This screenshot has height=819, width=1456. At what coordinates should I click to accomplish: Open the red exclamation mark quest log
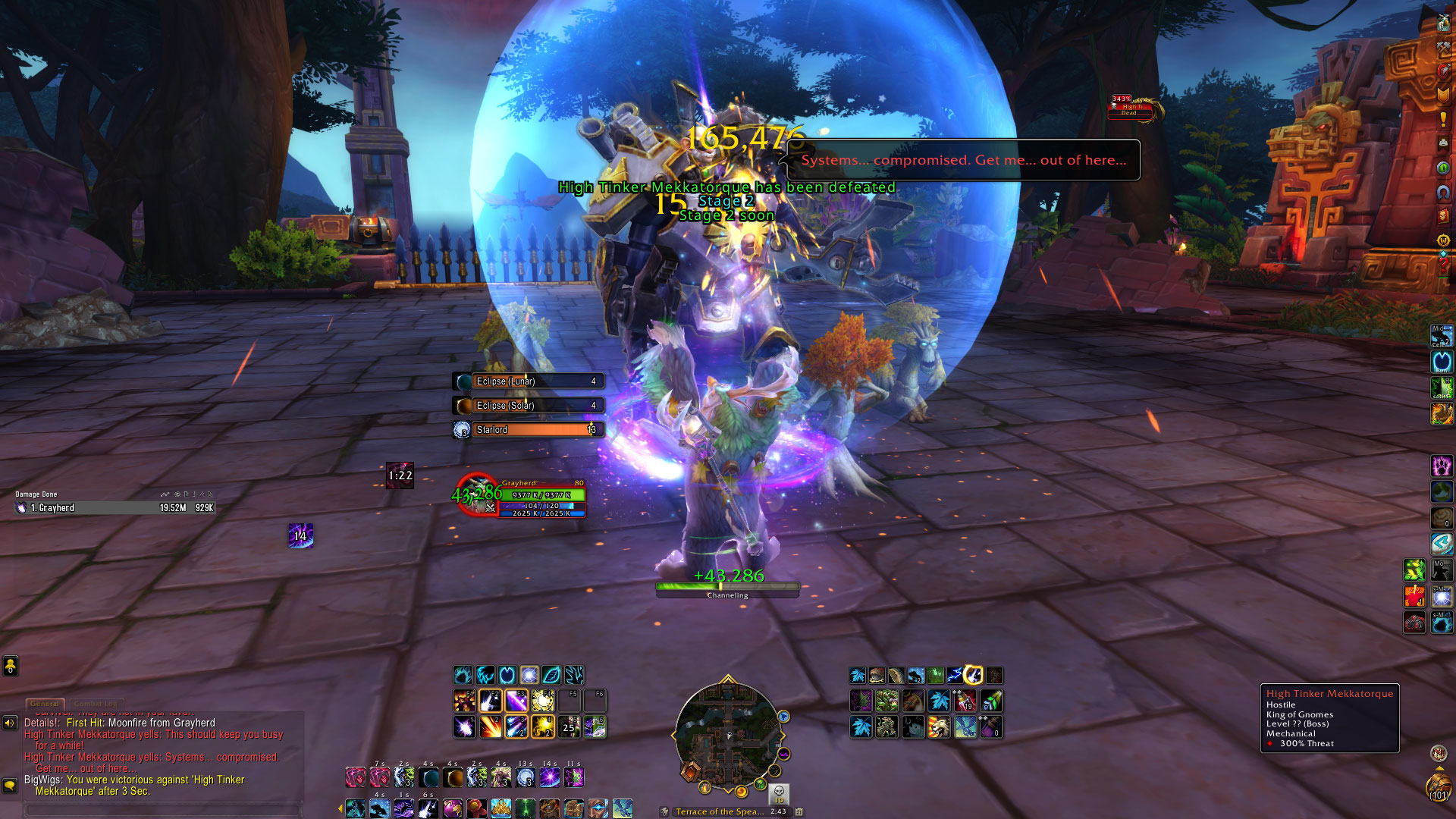[x=1443, y=119]
